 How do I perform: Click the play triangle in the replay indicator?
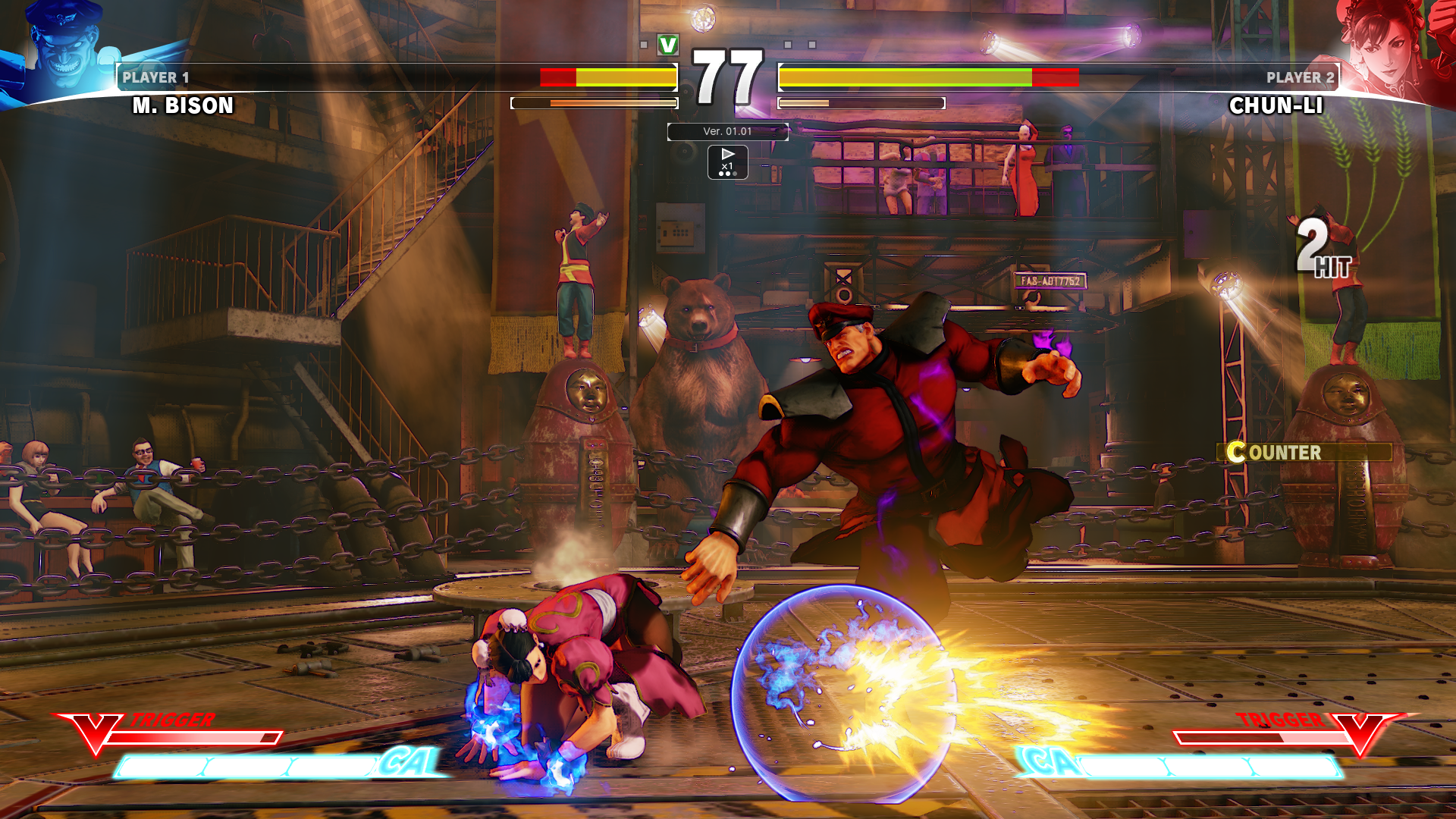[x=729, y=154]
